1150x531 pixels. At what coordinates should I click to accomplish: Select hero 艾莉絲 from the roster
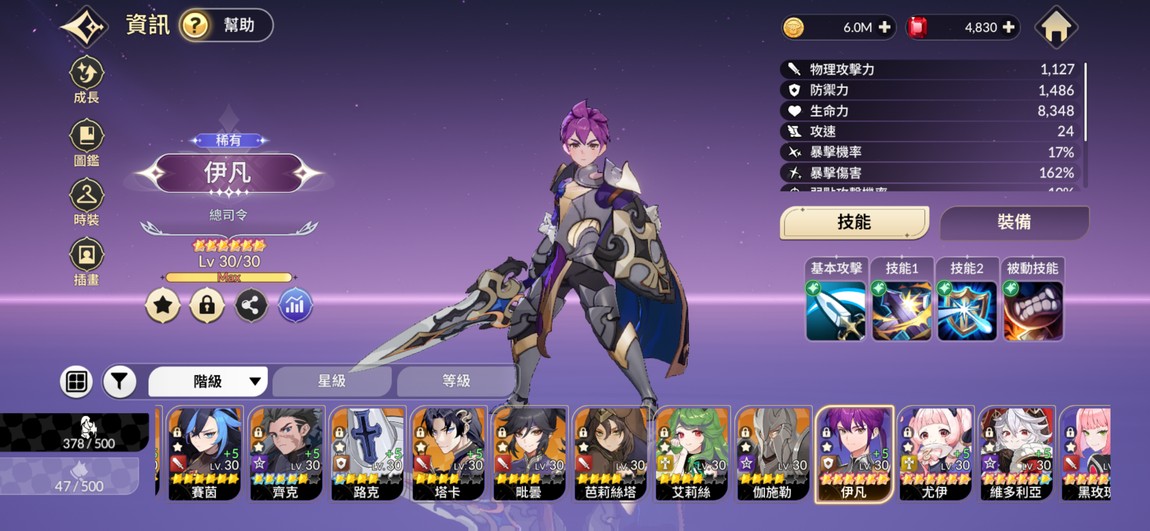coord(691,453)
